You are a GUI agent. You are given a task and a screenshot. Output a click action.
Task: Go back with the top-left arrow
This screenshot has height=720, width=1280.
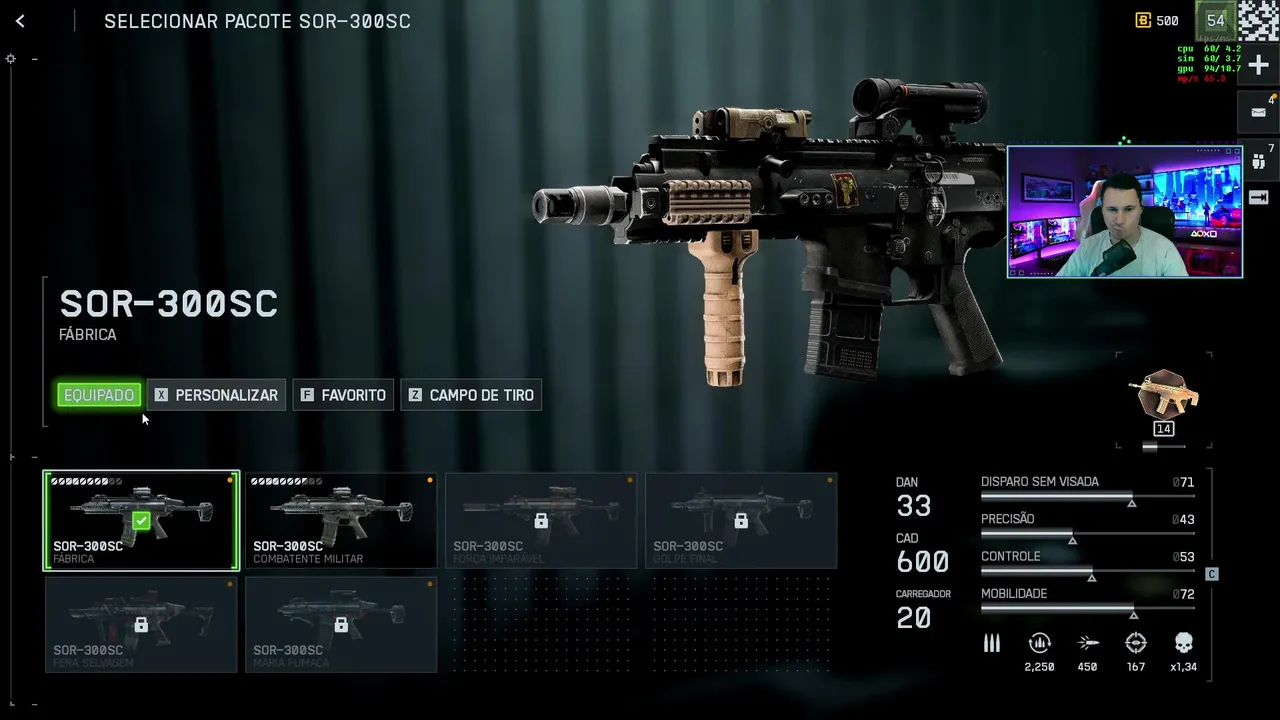tap(20, 21)
